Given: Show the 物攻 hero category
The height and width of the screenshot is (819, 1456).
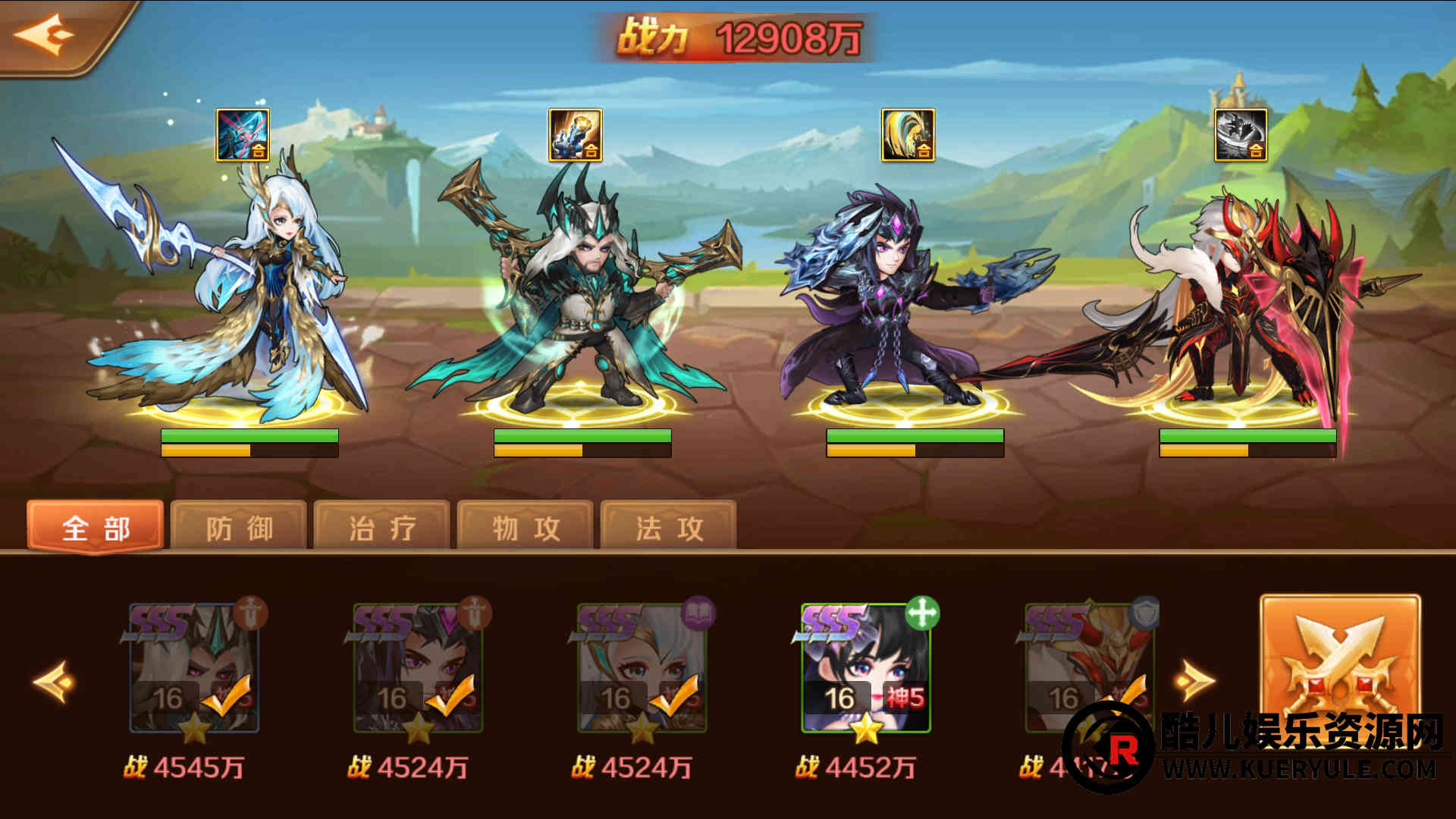Looking at the screenshot, I should coord(526,527).
